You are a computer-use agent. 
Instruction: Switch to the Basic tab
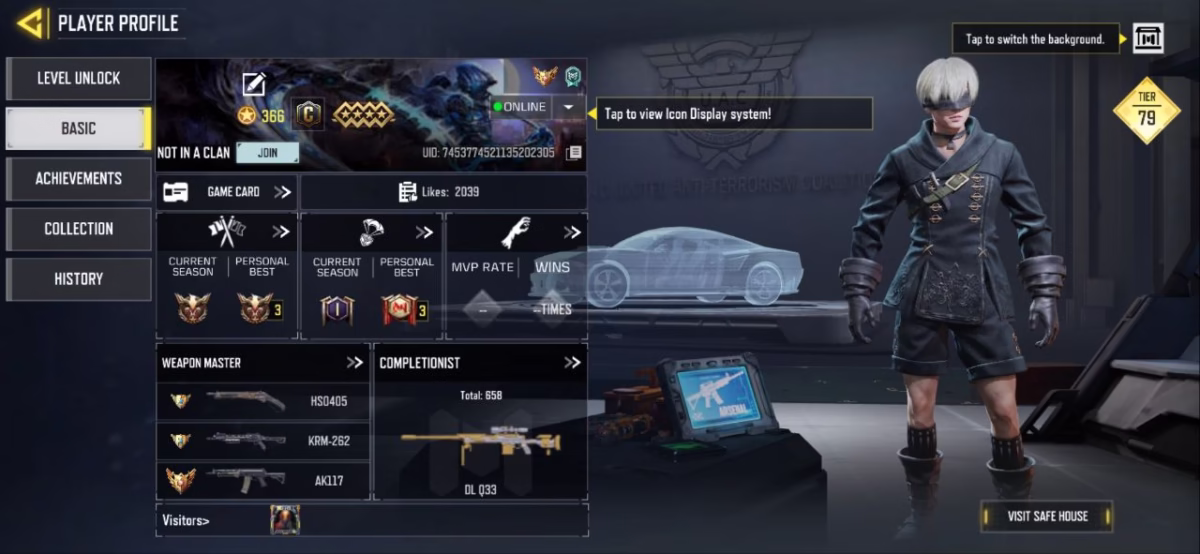coord(78,128)
